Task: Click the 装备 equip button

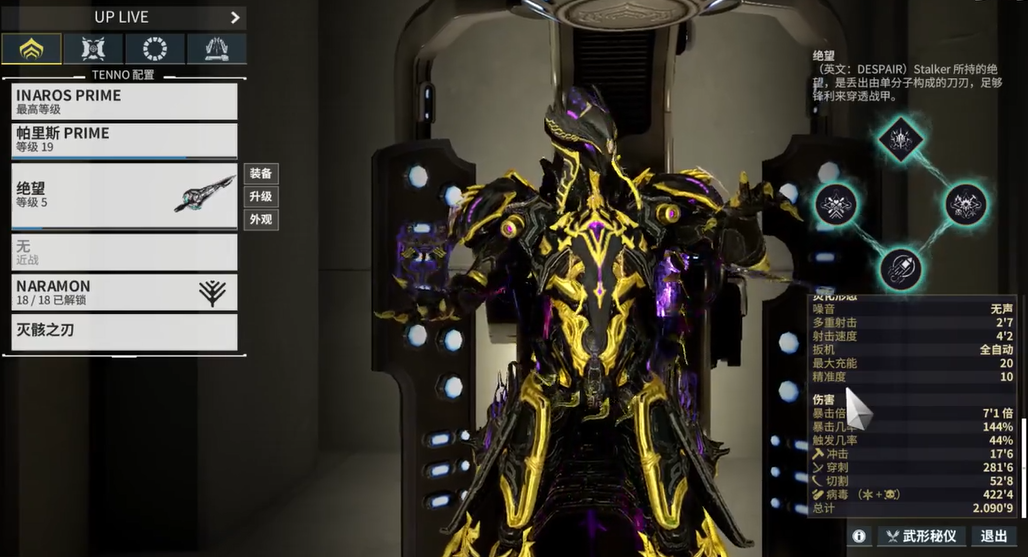Action: 261,174
